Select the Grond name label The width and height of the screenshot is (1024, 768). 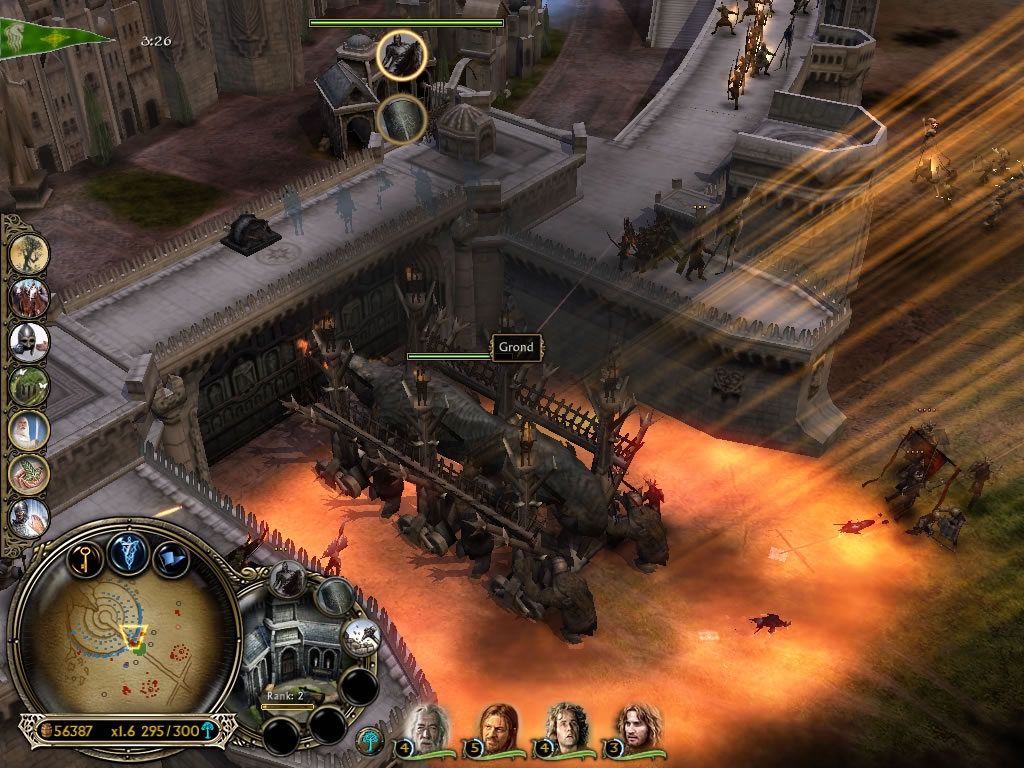click(x=517, y=347)
